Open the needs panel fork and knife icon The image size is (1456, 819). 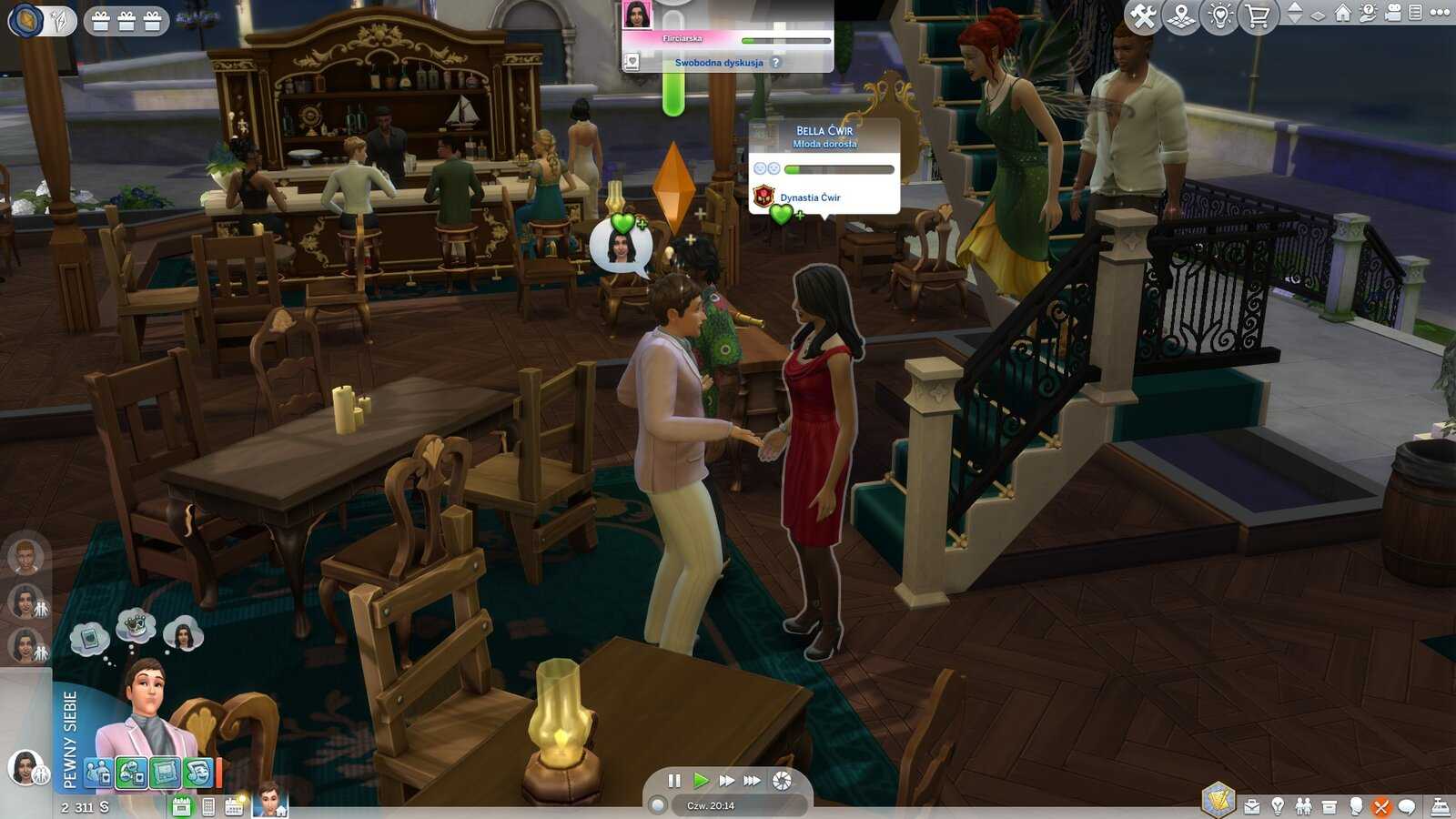(x=1381, y=806)
